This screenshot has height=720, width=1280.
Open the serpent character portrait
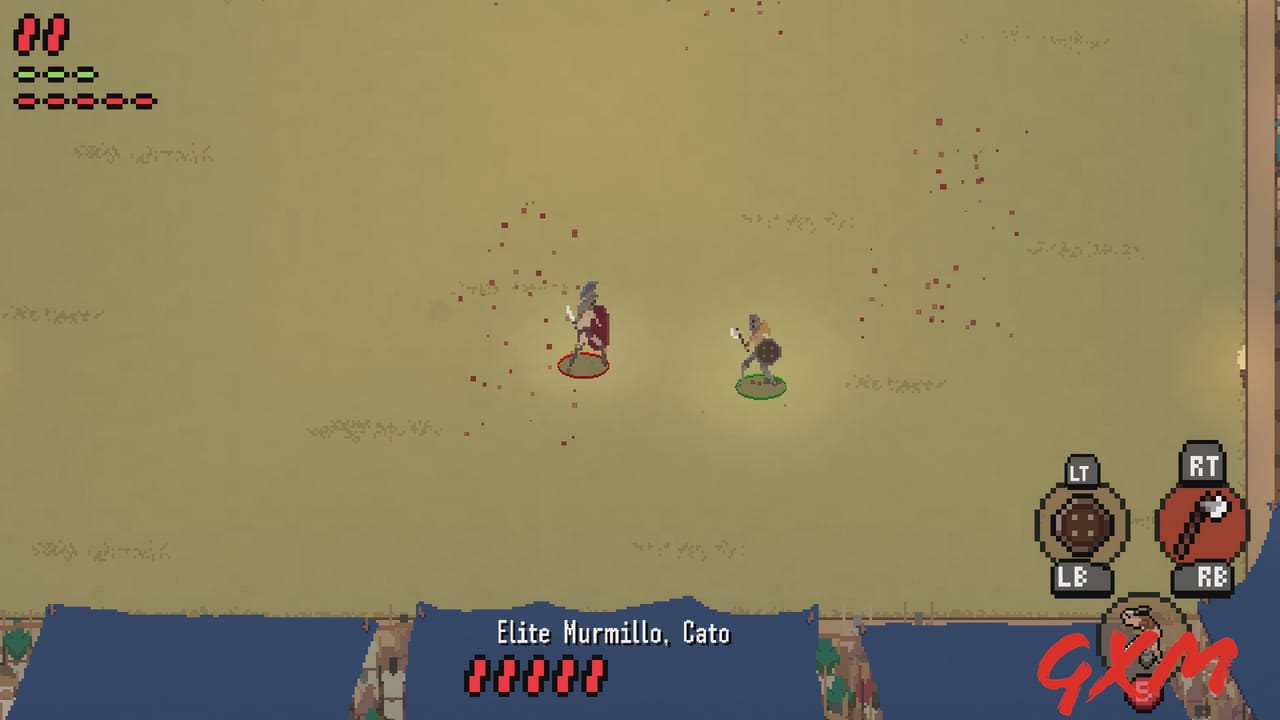(1143, 629)
